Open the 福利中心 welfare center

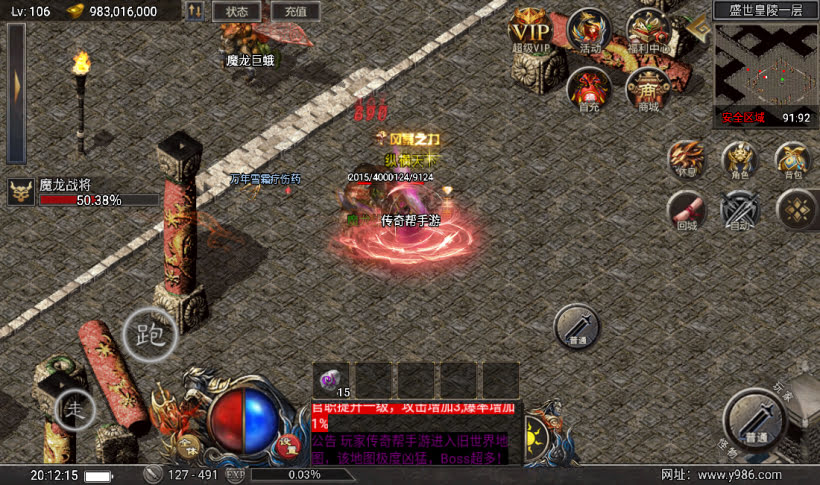click(x=647, y=30)
